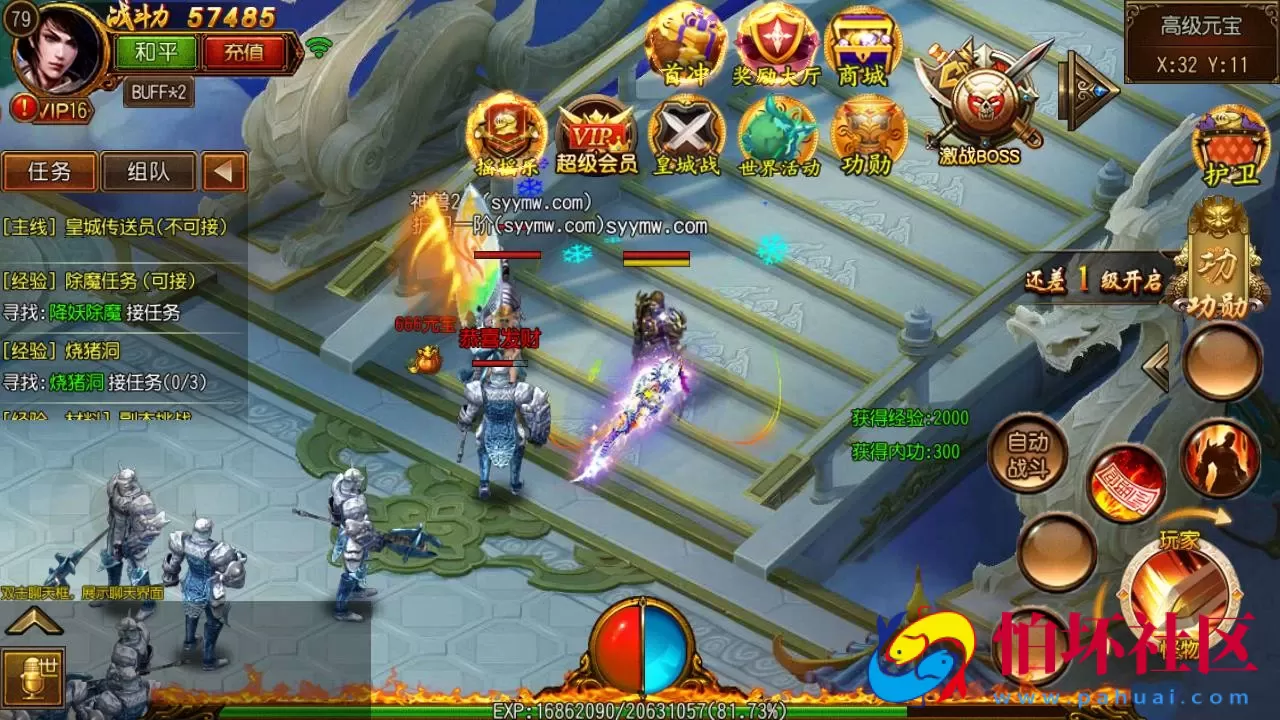Image resolution: width=1280 pixels, height=720 pixels.
Task: Open 充值 recharge page
Action: click(x=243, y=53)
